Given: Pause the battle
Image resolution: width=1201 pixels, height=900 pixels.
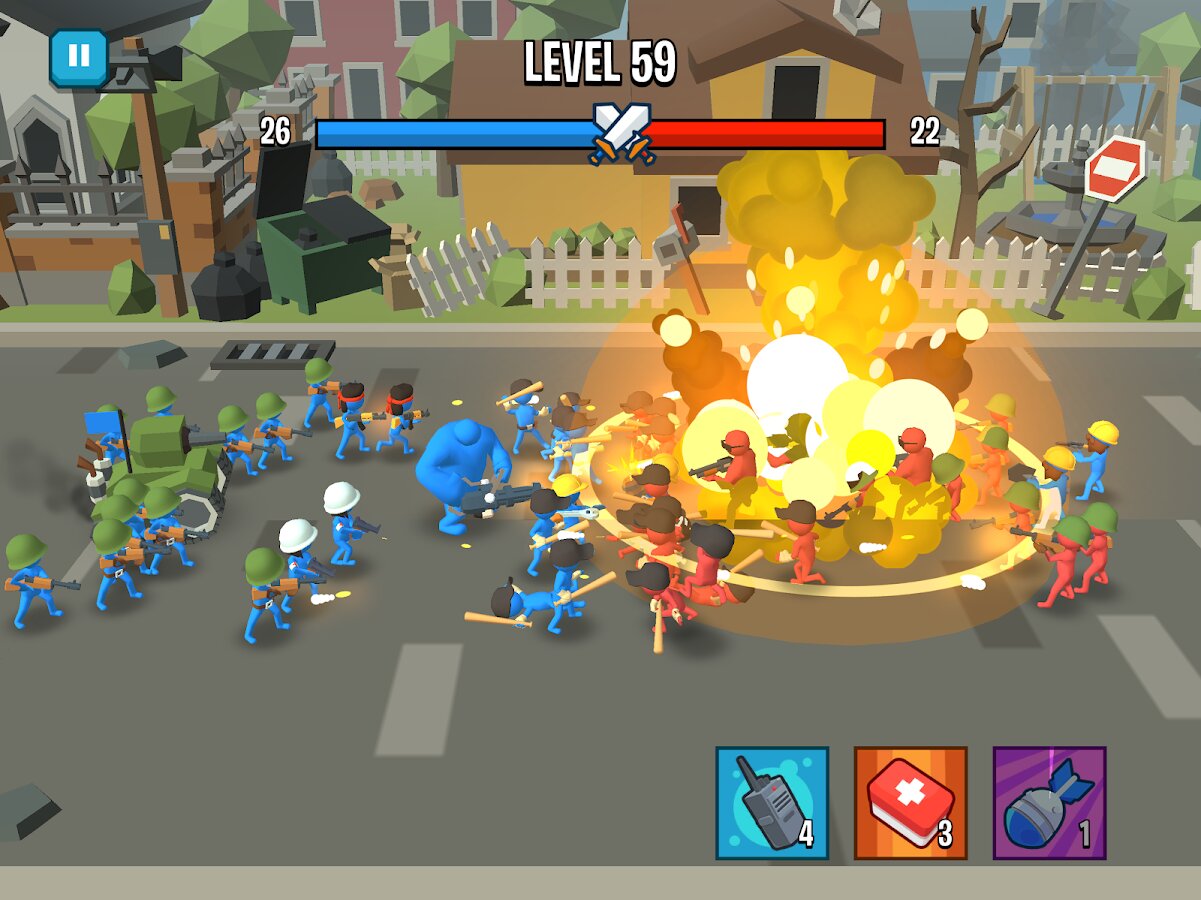Looking at the screenshot, I should [78, 56].
